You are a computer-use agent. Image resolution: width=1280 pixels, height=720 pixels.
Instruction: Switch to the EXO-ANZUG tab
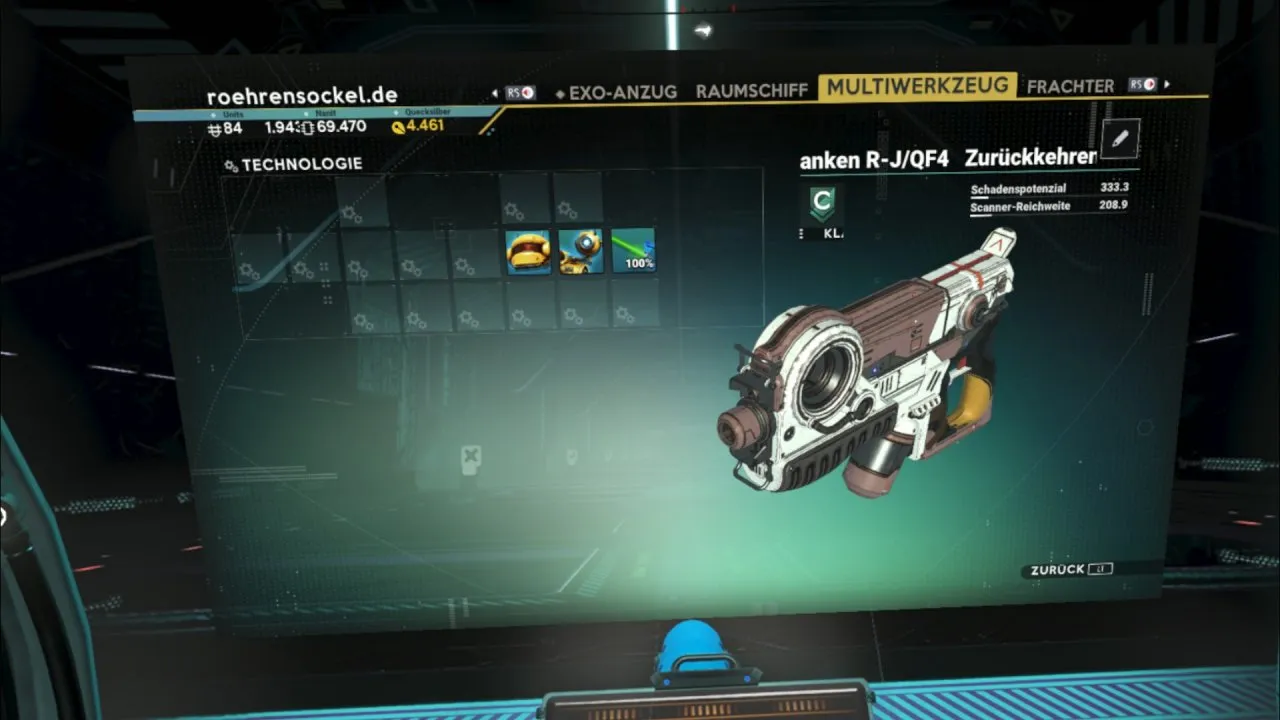pos(622,92)
